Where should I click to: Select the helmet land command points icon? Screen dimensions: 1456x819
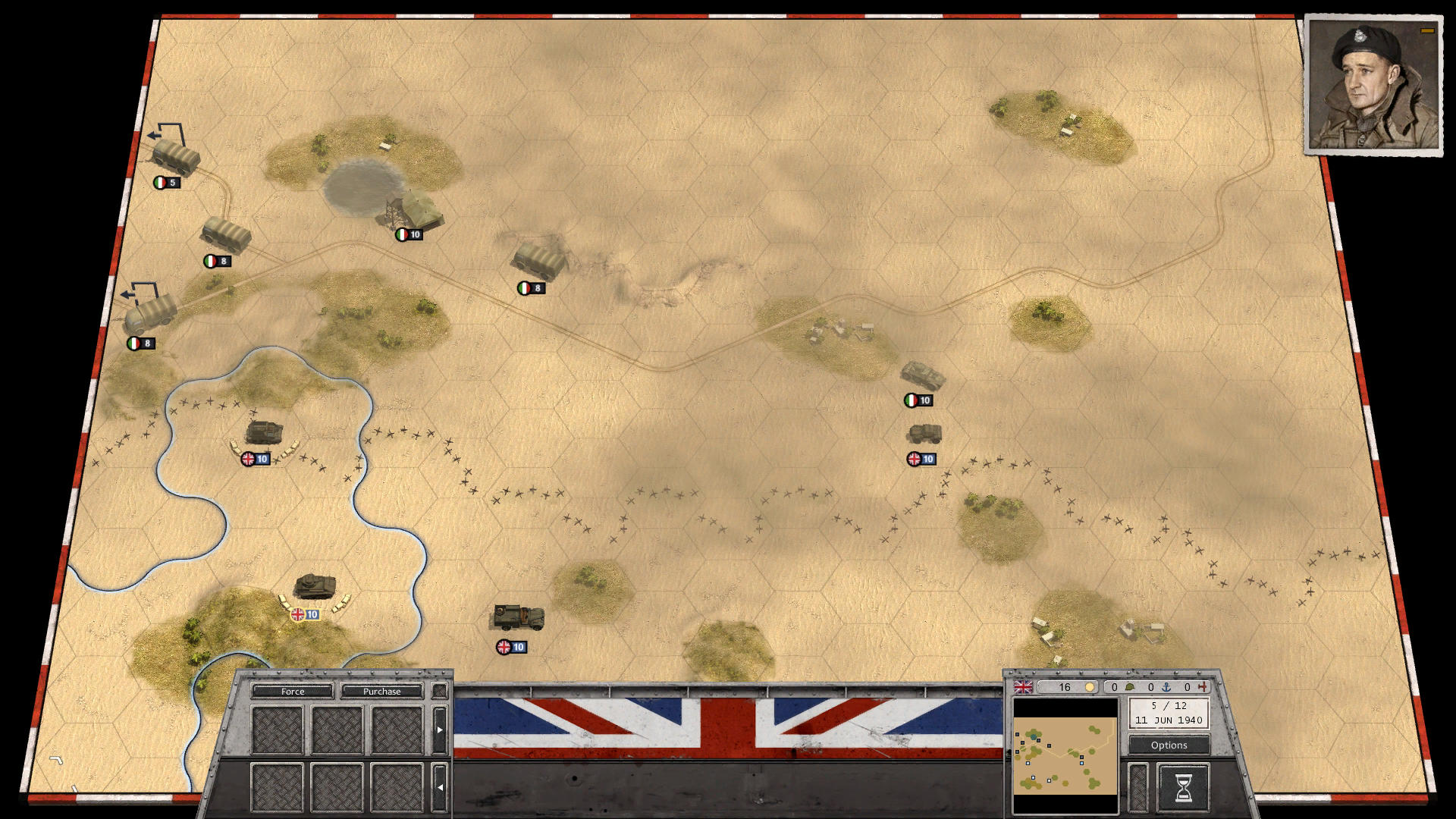1130,686
